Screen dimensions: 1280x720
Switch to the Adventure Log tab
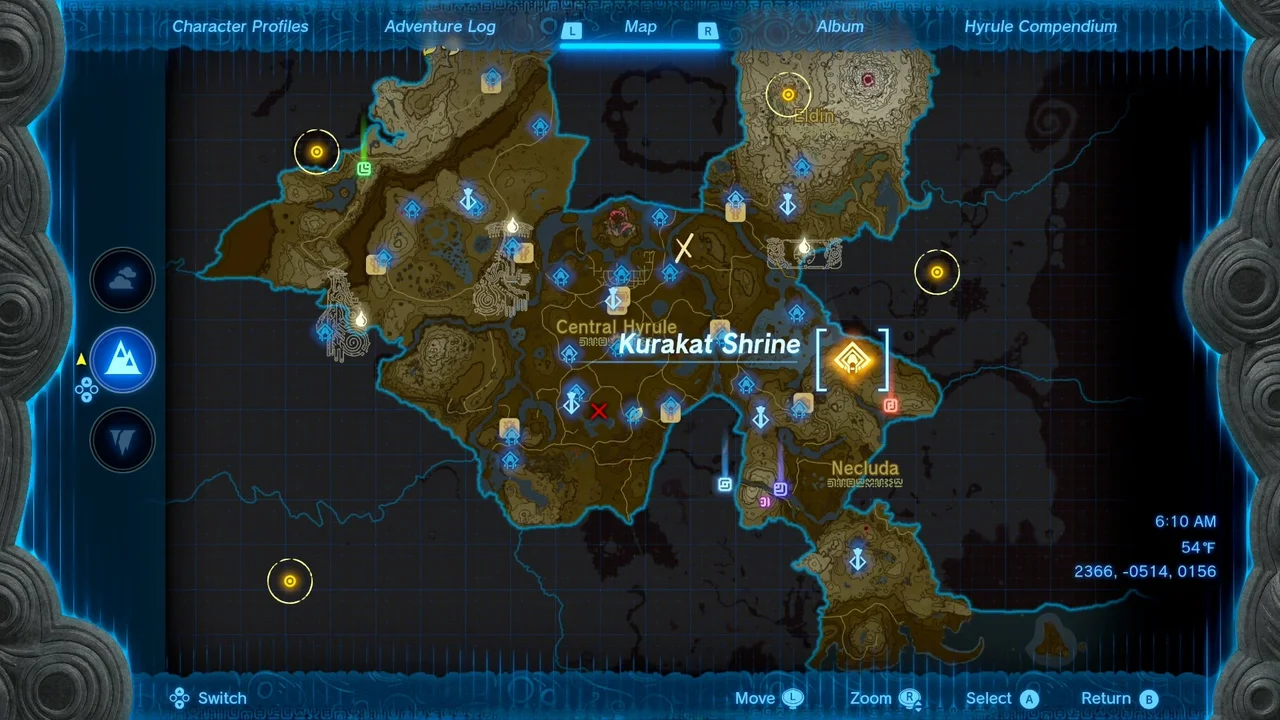point(440,26)
